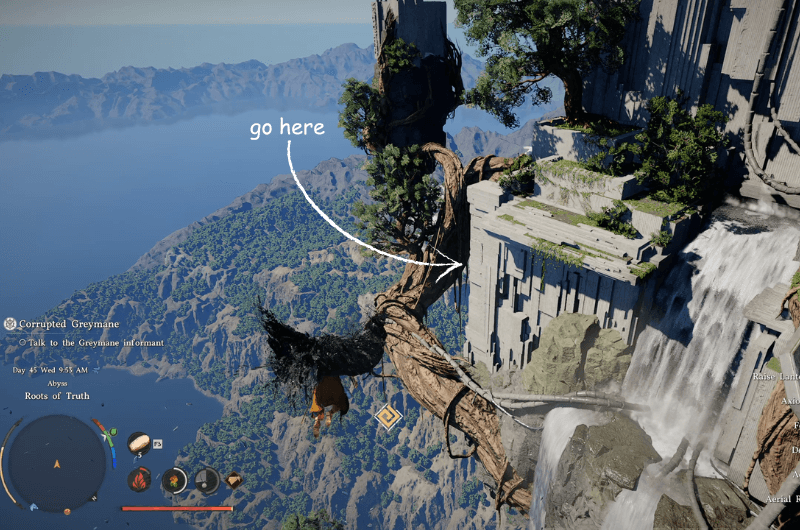This screenshot has height=530, width=800.
Task: Click the Raise Lantern action label
Action: (778, 377)
